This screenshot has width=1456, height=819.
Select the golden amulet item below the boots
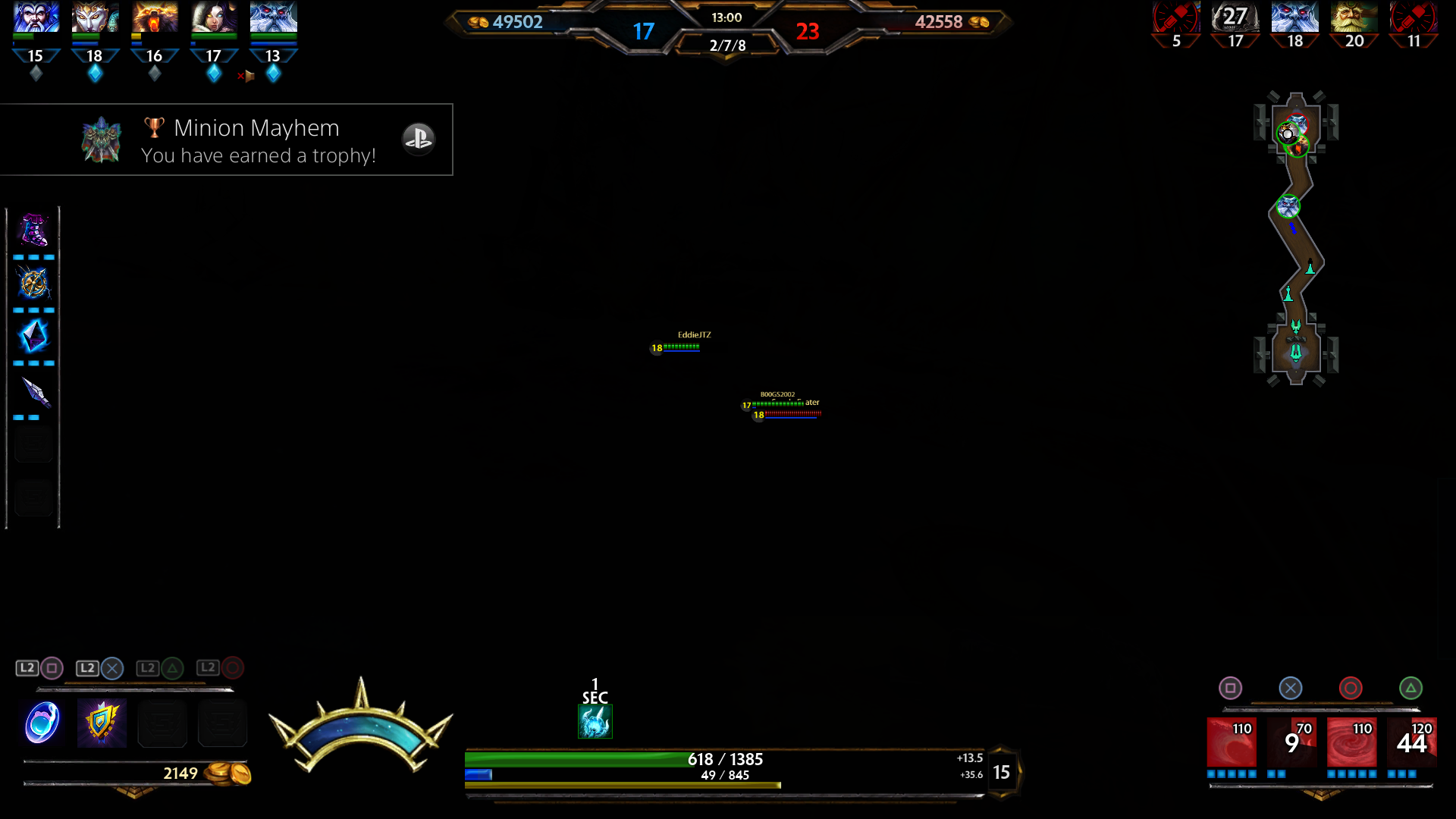click(33, 284)
